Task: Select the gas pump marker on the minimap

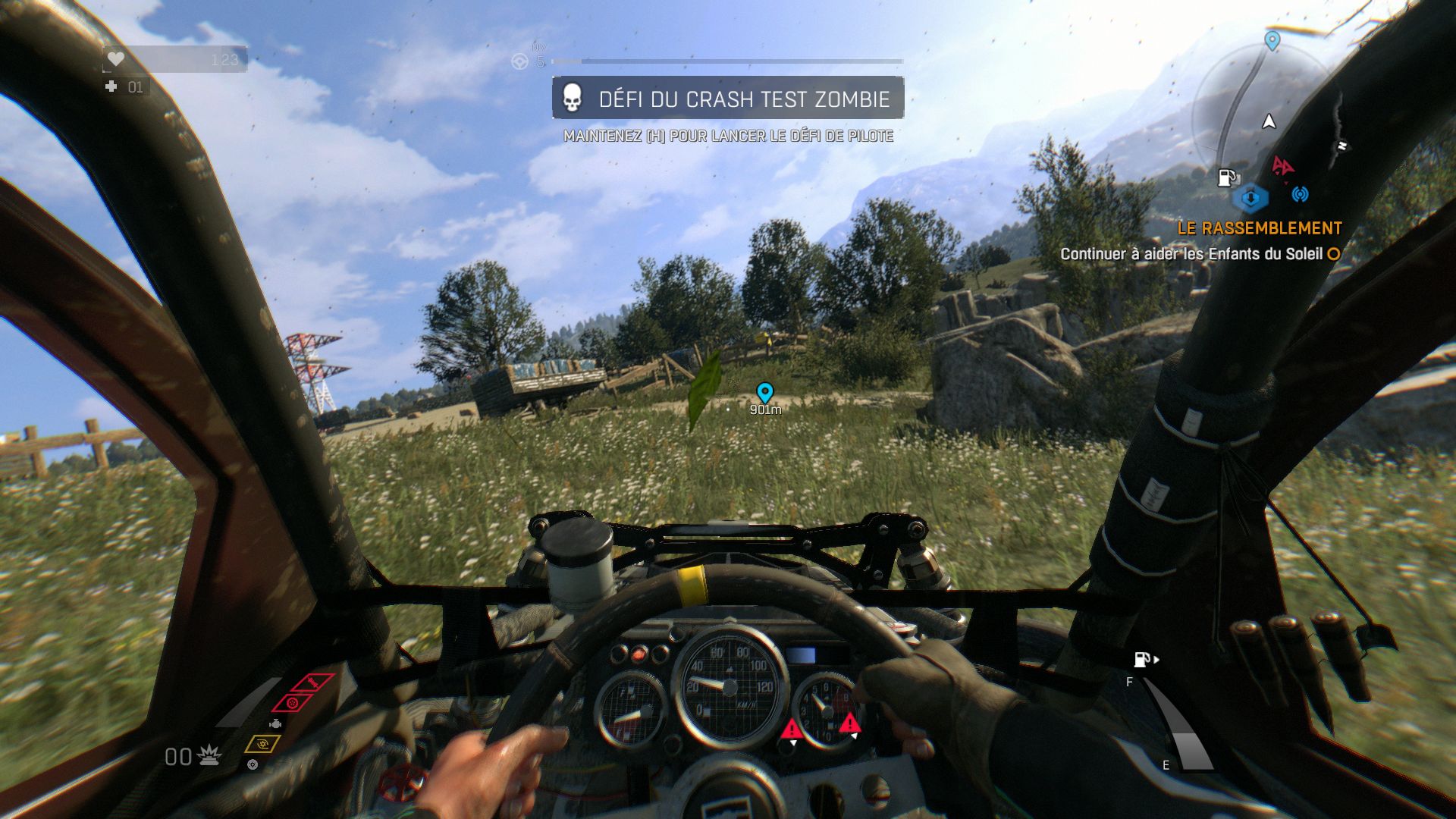Action: (x=1226, y=177)
